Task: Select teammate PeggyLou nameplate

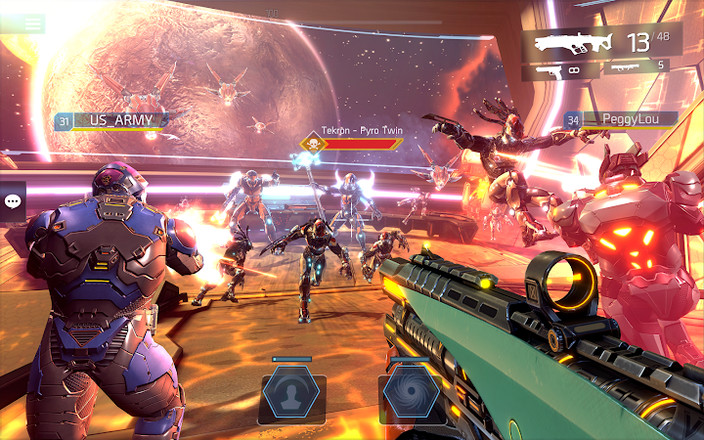Action: 620,119
